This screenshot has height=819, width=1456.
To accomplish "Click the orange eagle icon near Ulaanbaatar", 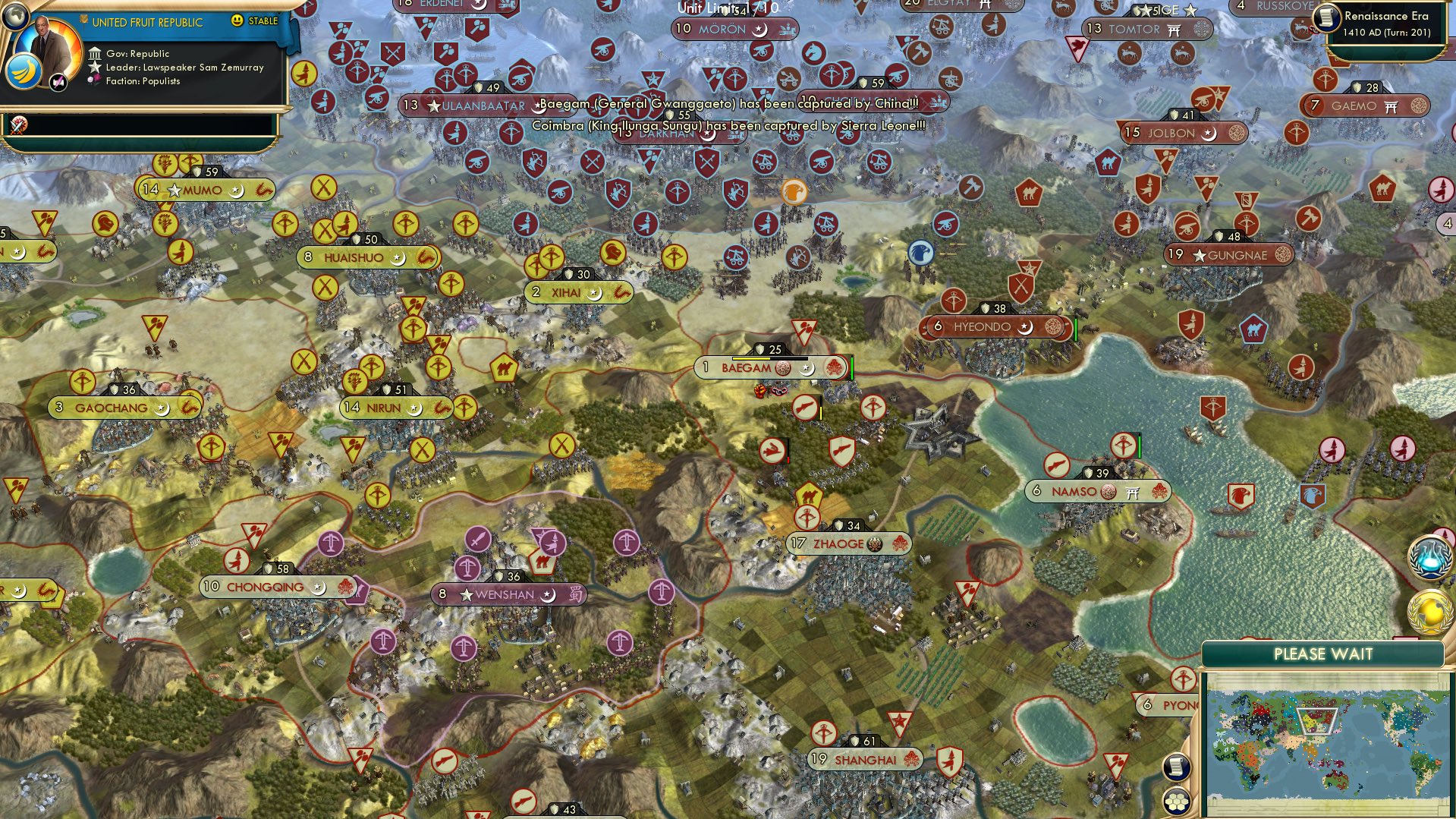I will [794, 192].
